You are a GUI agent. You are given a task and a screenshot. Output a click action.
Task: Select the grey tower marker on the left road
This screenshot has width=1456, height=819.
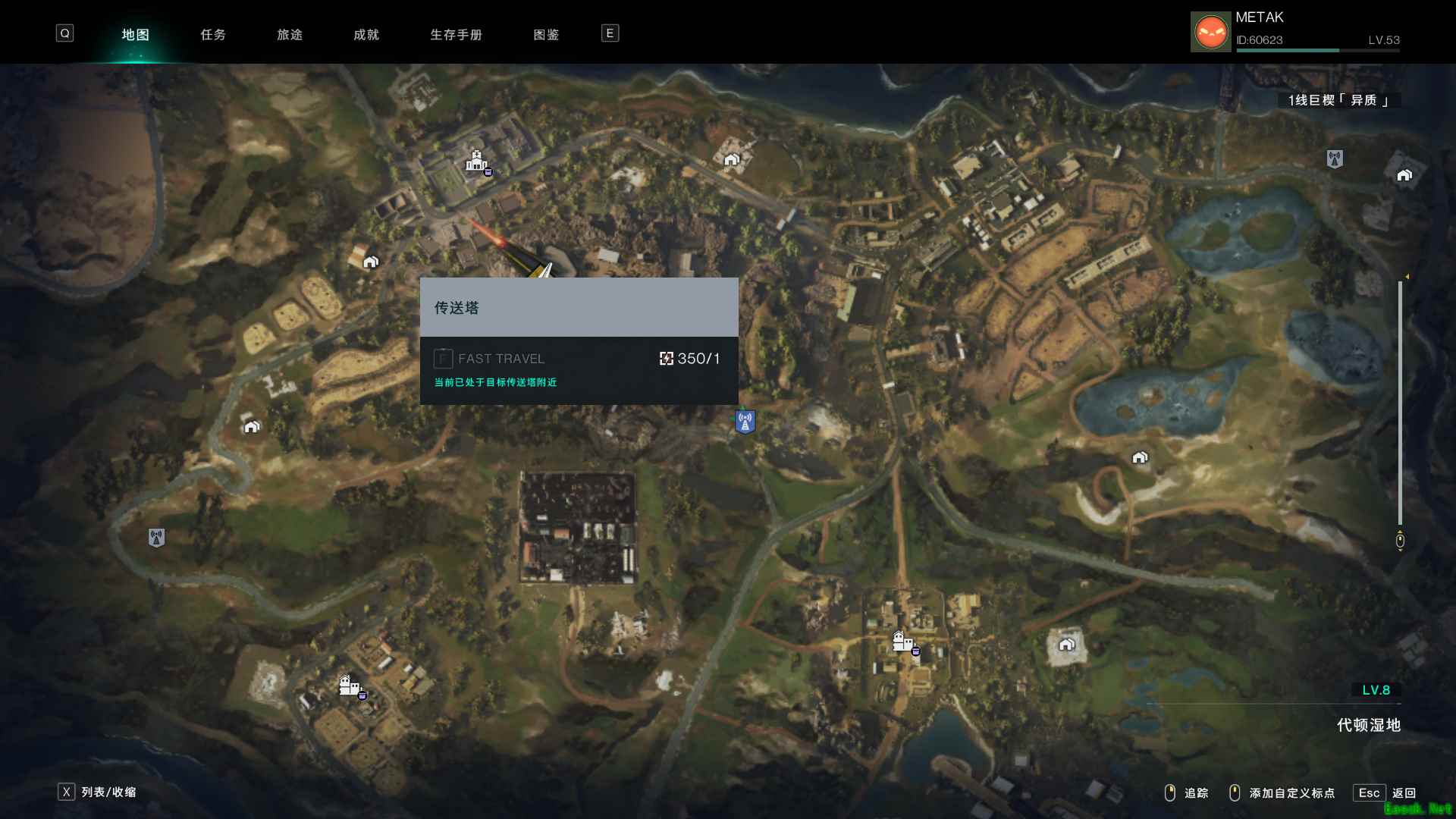[x=156, y=538]
